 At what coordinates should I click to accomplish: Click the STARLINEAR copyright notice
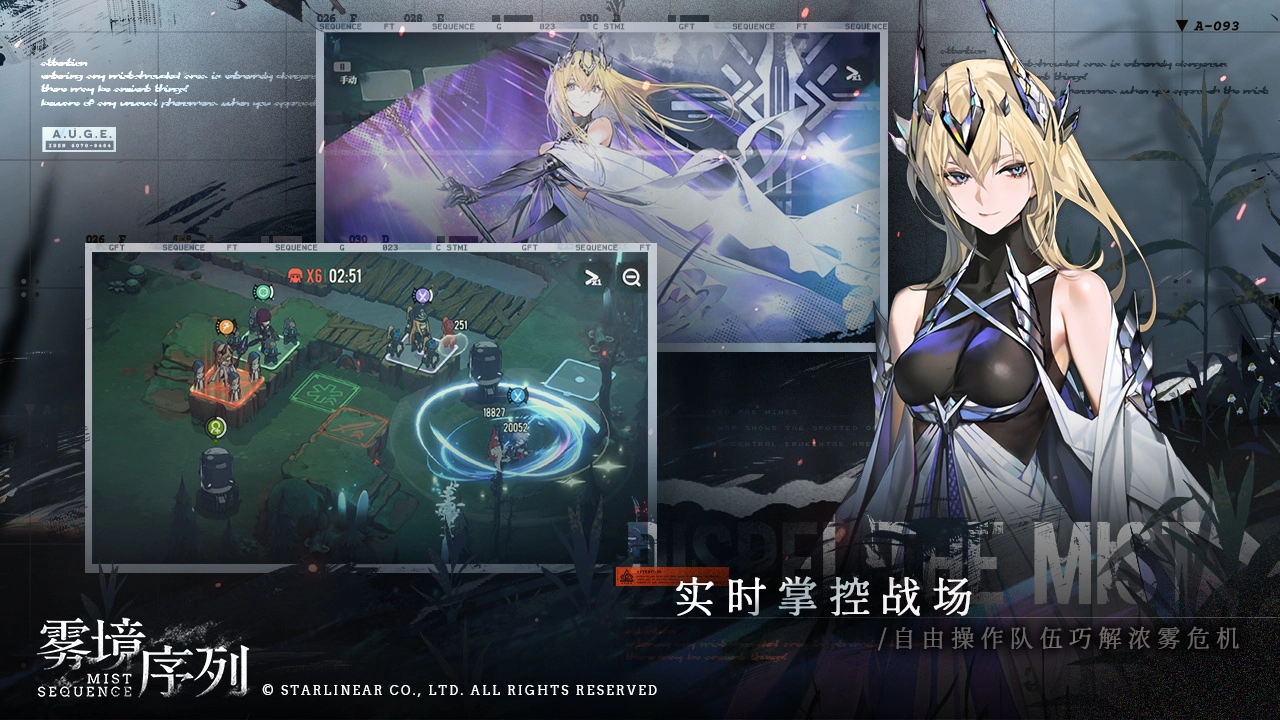point(460,689)
